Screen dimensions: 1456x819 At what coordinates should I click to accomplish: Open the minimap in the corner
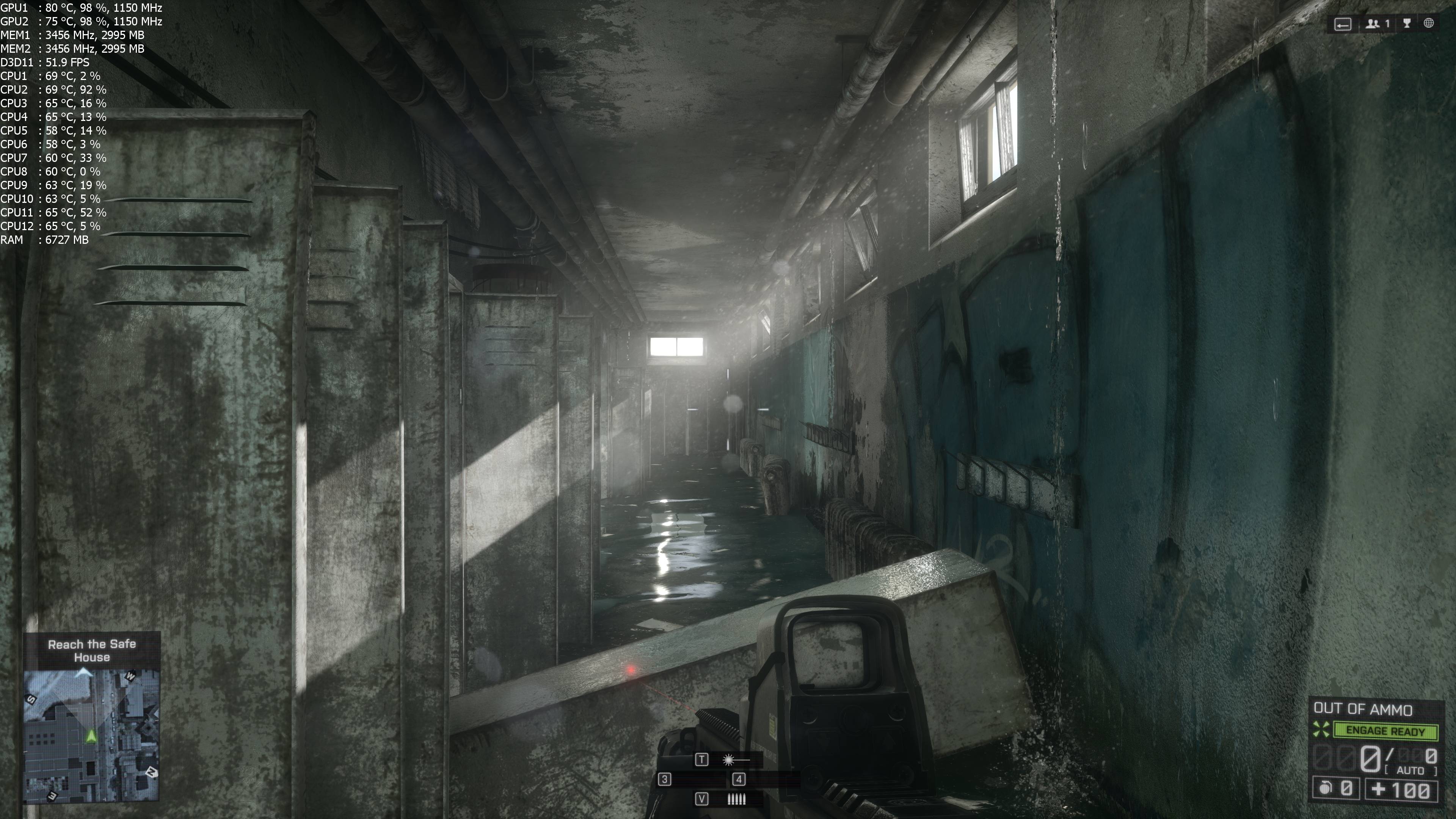[91, 735]
